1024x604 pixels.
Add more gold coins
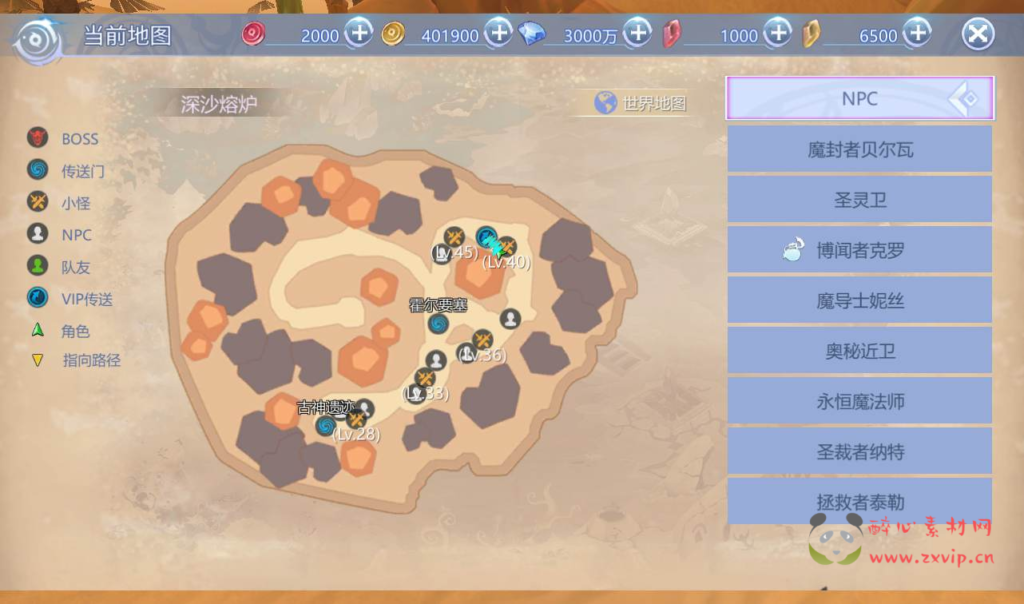click(x=498, y=35)
